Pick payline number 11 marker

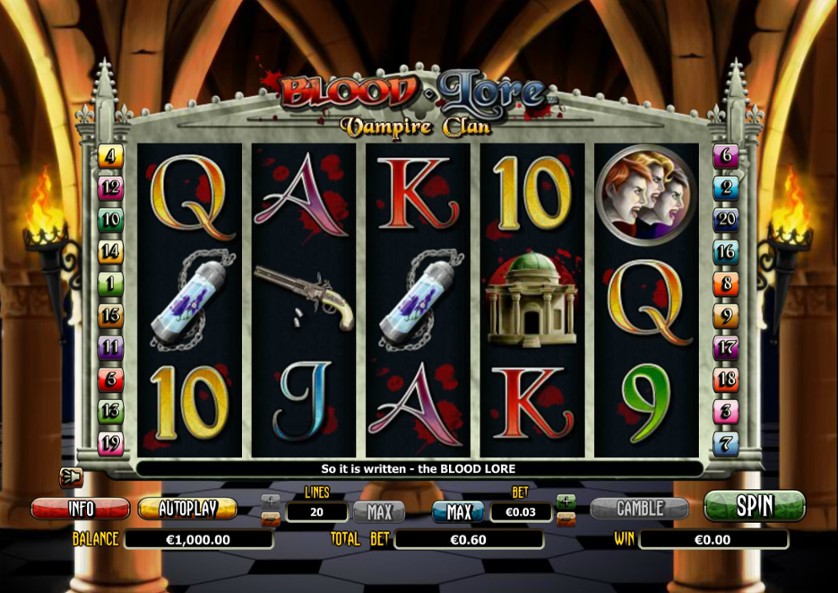[110, 348]
